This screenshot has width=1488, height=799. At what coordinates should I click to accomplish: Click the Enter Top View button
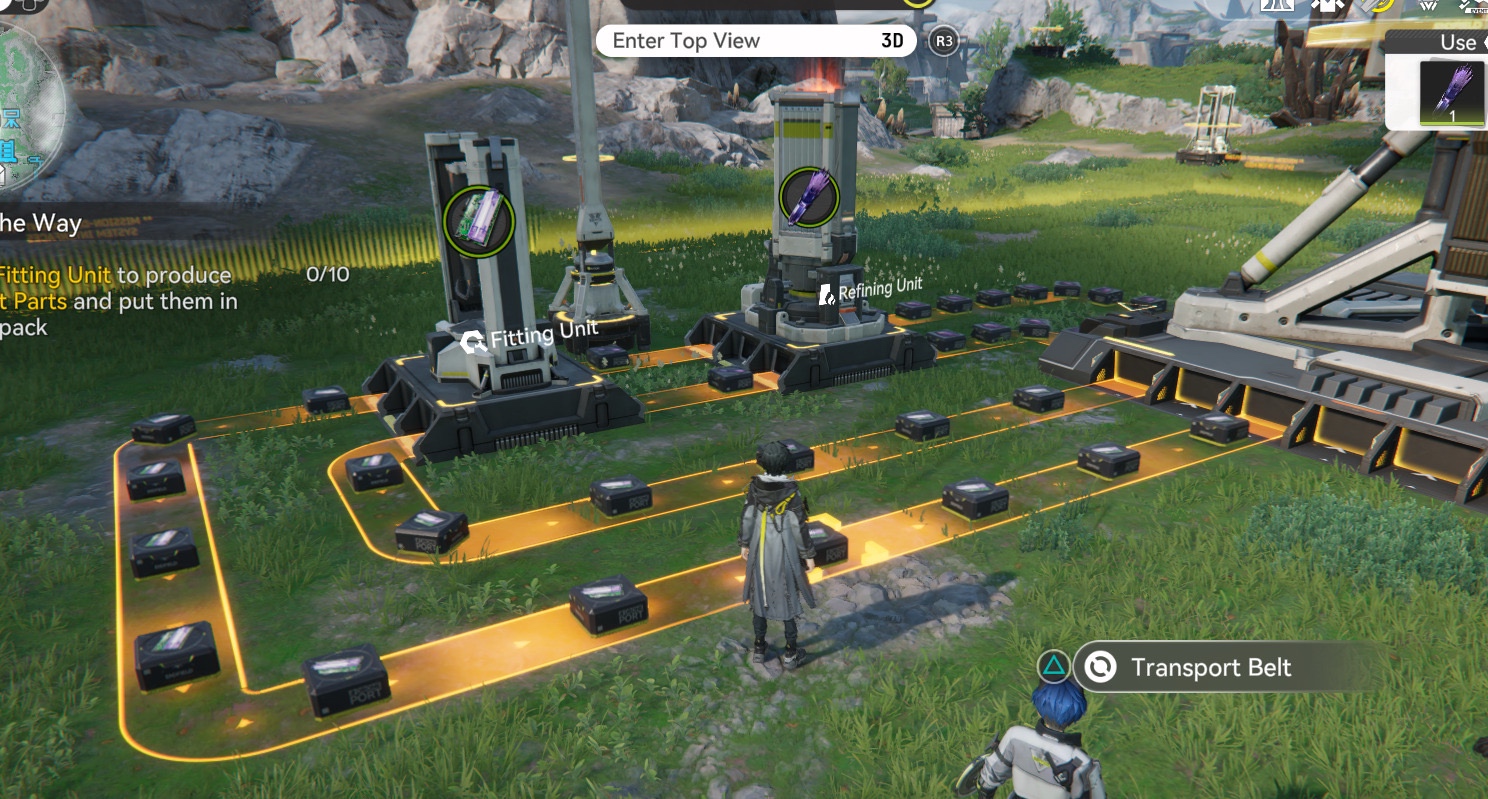pyautogui.click(x=755, y=41)
